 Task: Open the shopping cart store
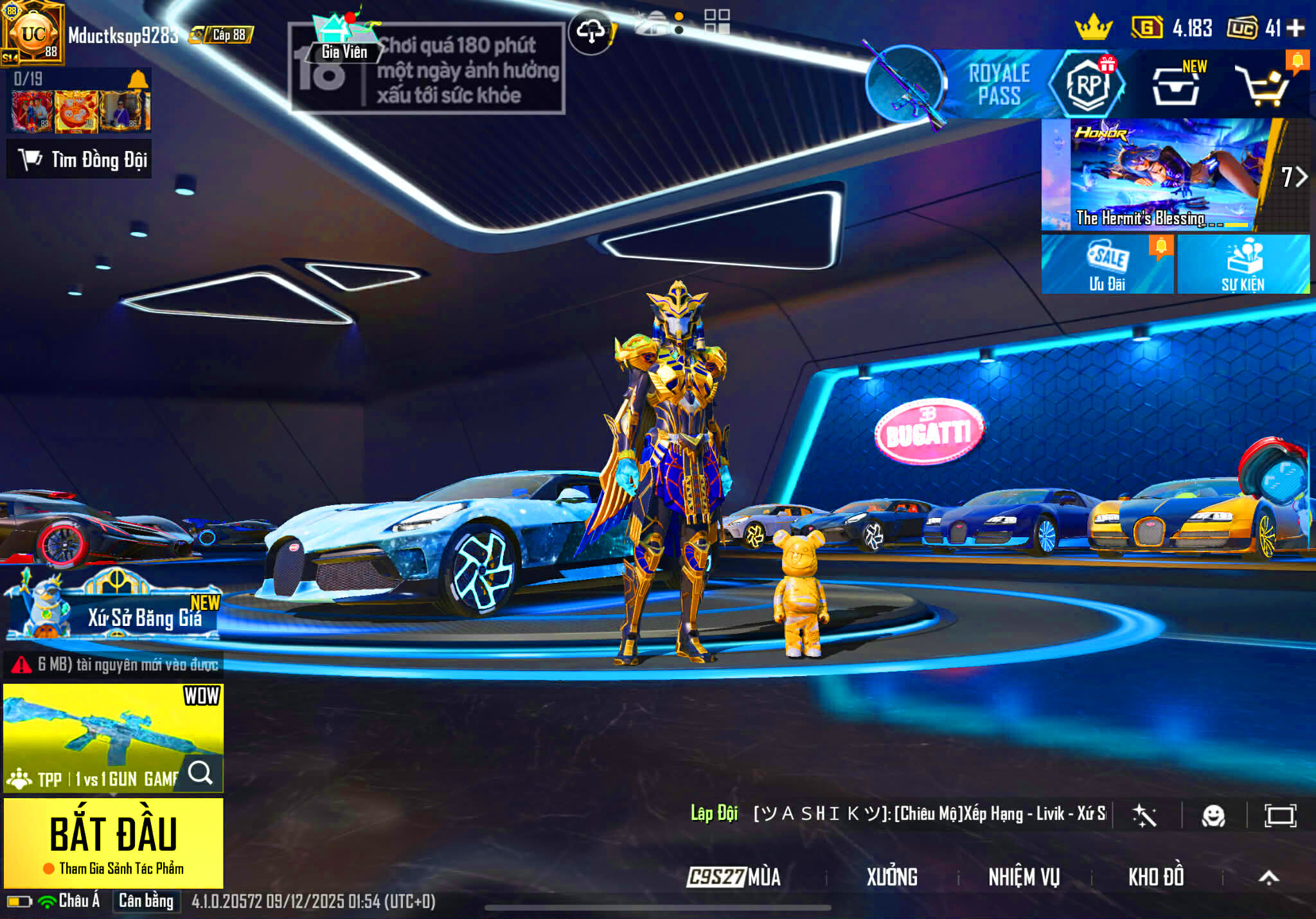(x=1264, y=86)
